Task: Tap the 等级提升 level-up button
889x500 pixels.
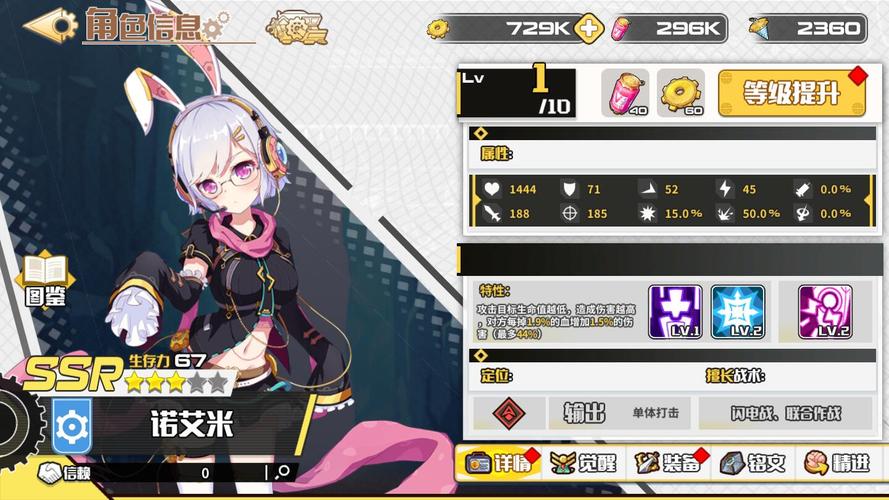Action: pyautogui.click(x=791, y=93)
